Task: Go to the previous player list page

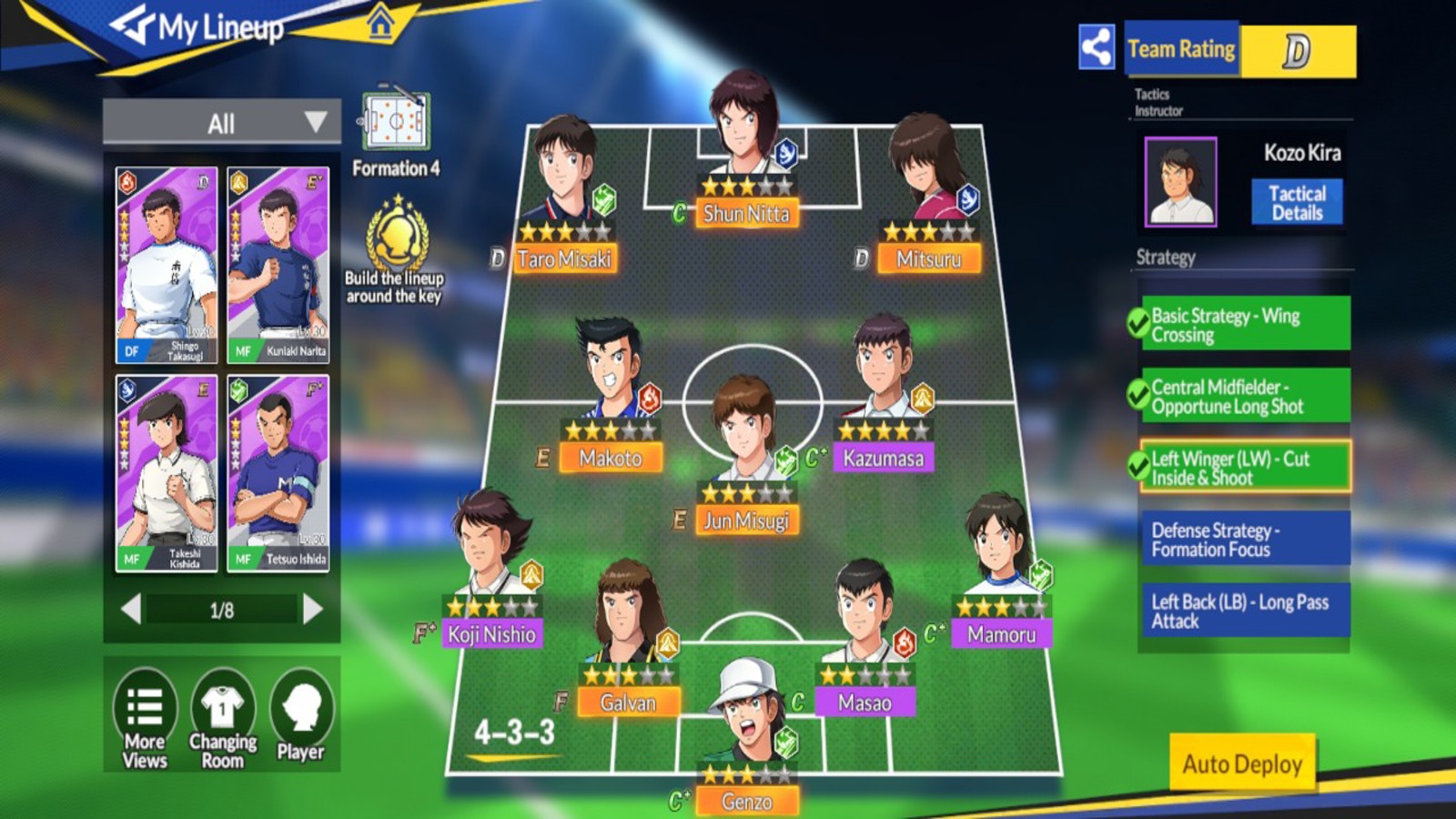Action: tap(131, 609)
